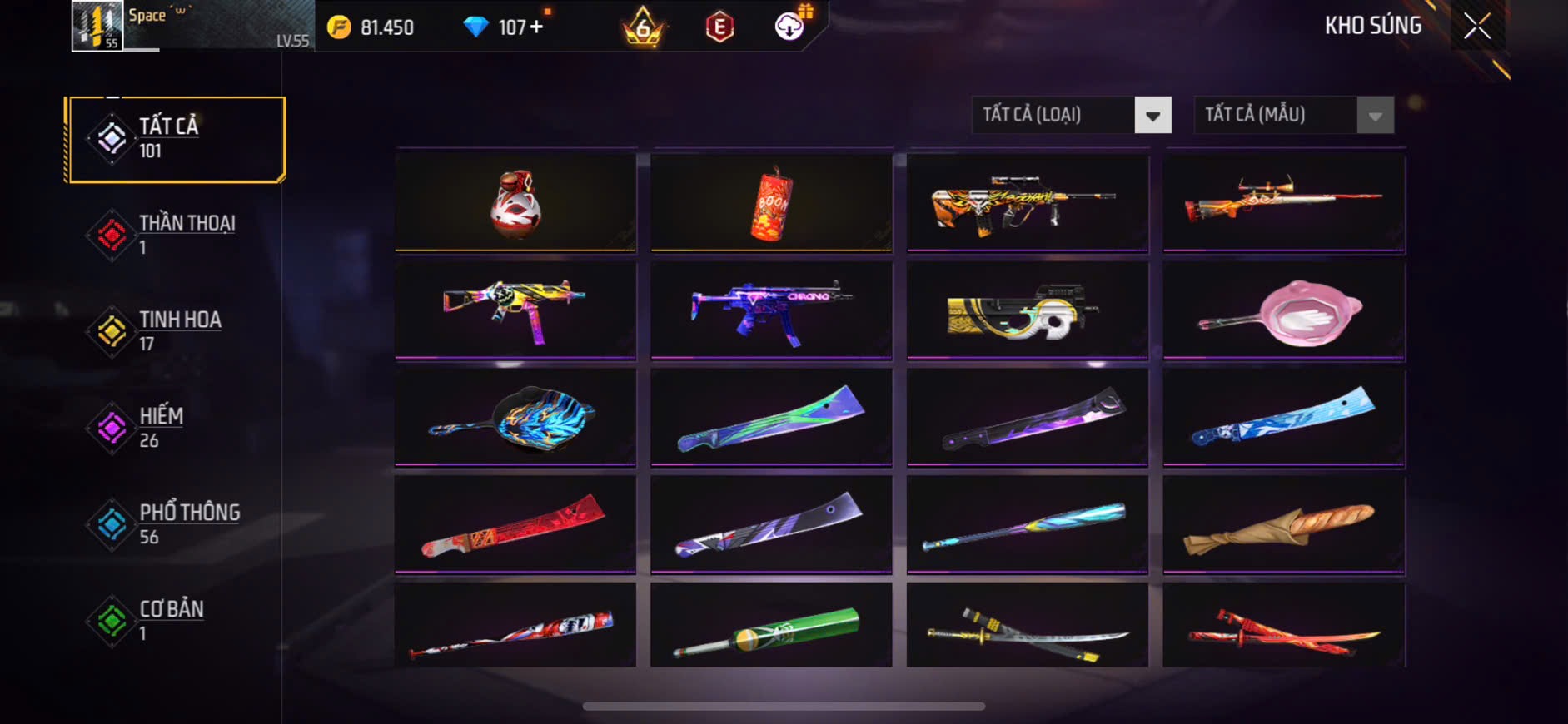Select the red and white grenade skin
Viewport: 1568px width, 724px height.
click(515, 202)
